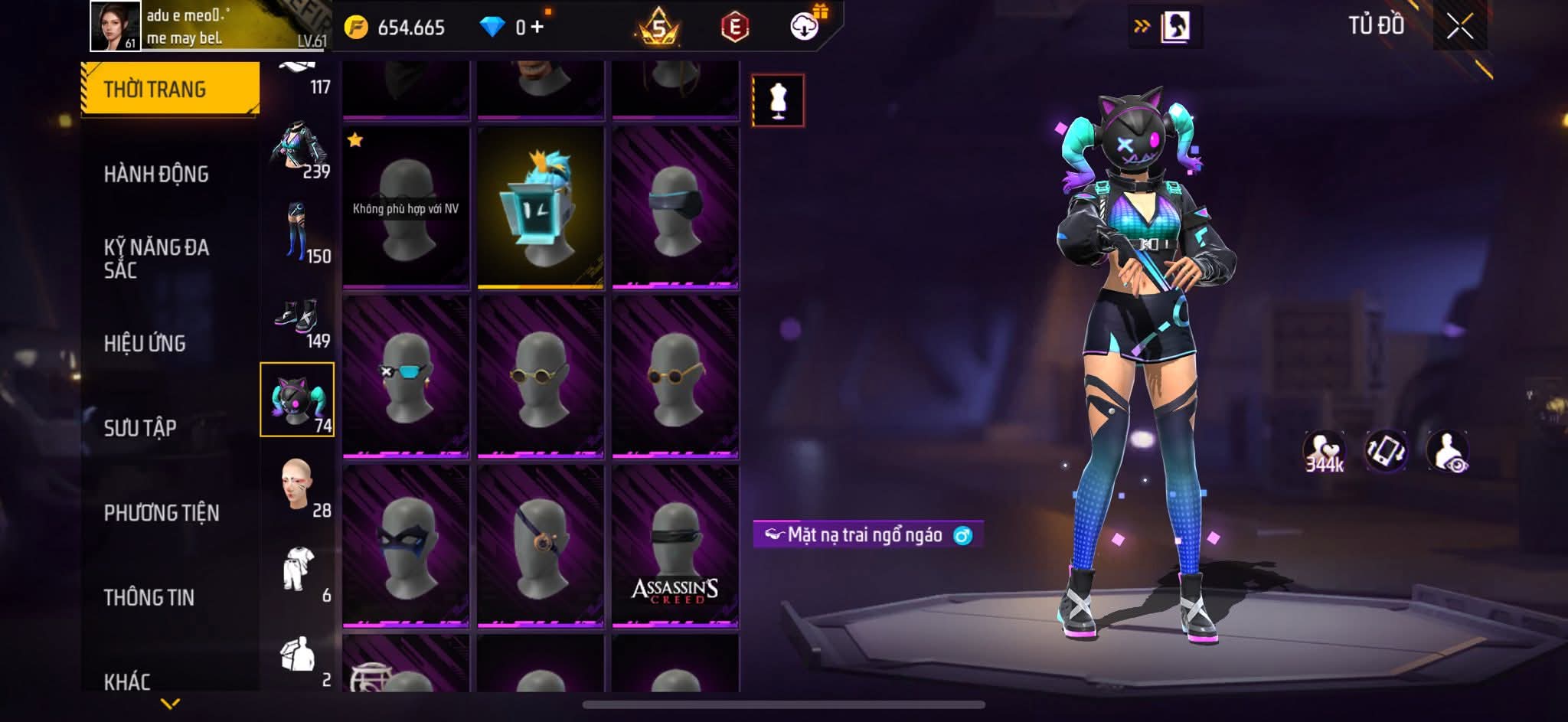1568x722 pixels.
Task: Pick the dark blue superhero mask item
Action: click(x=406, y=546)
